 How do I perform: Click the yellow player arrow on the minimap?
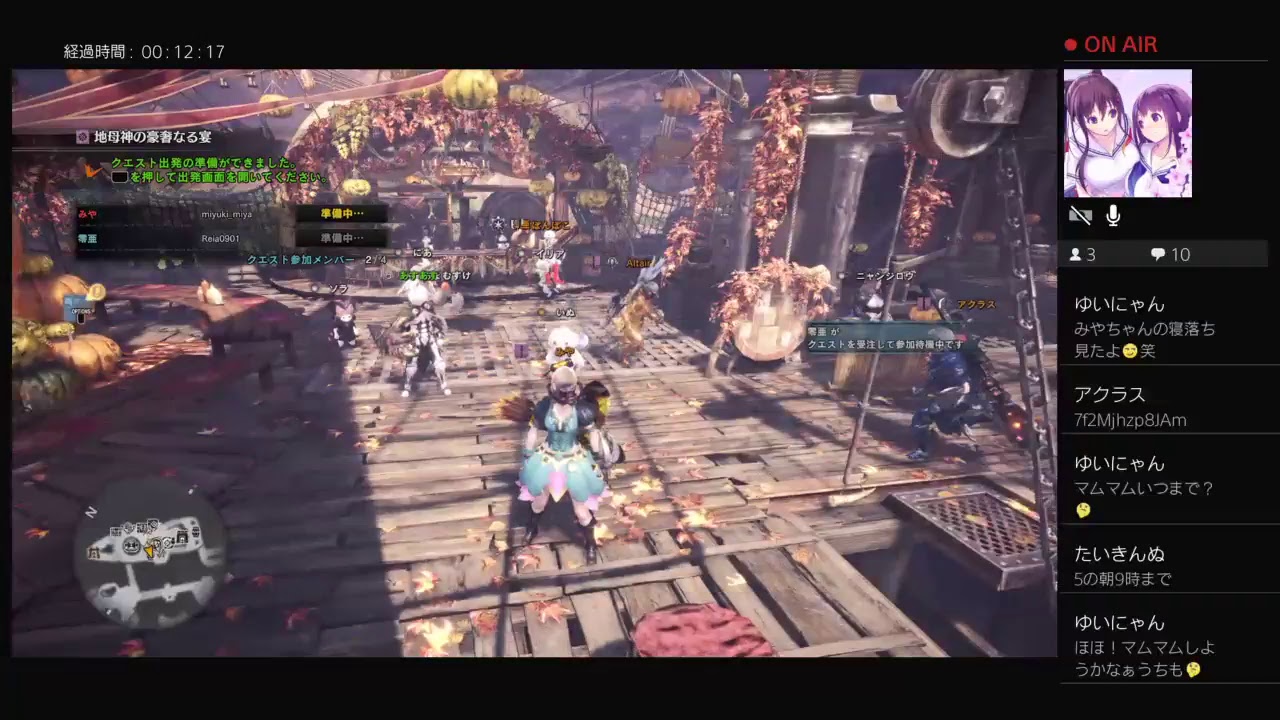click(x=149, y=551)
